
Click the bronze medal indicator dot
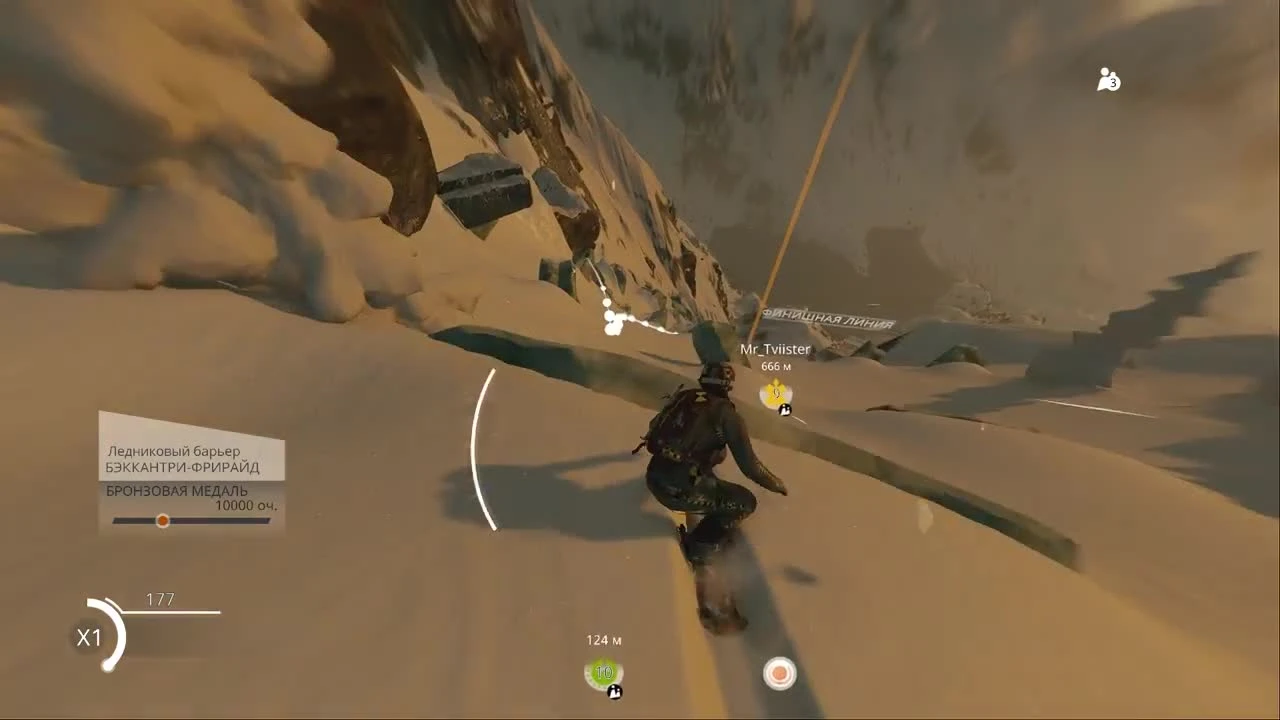click(162, 521)
